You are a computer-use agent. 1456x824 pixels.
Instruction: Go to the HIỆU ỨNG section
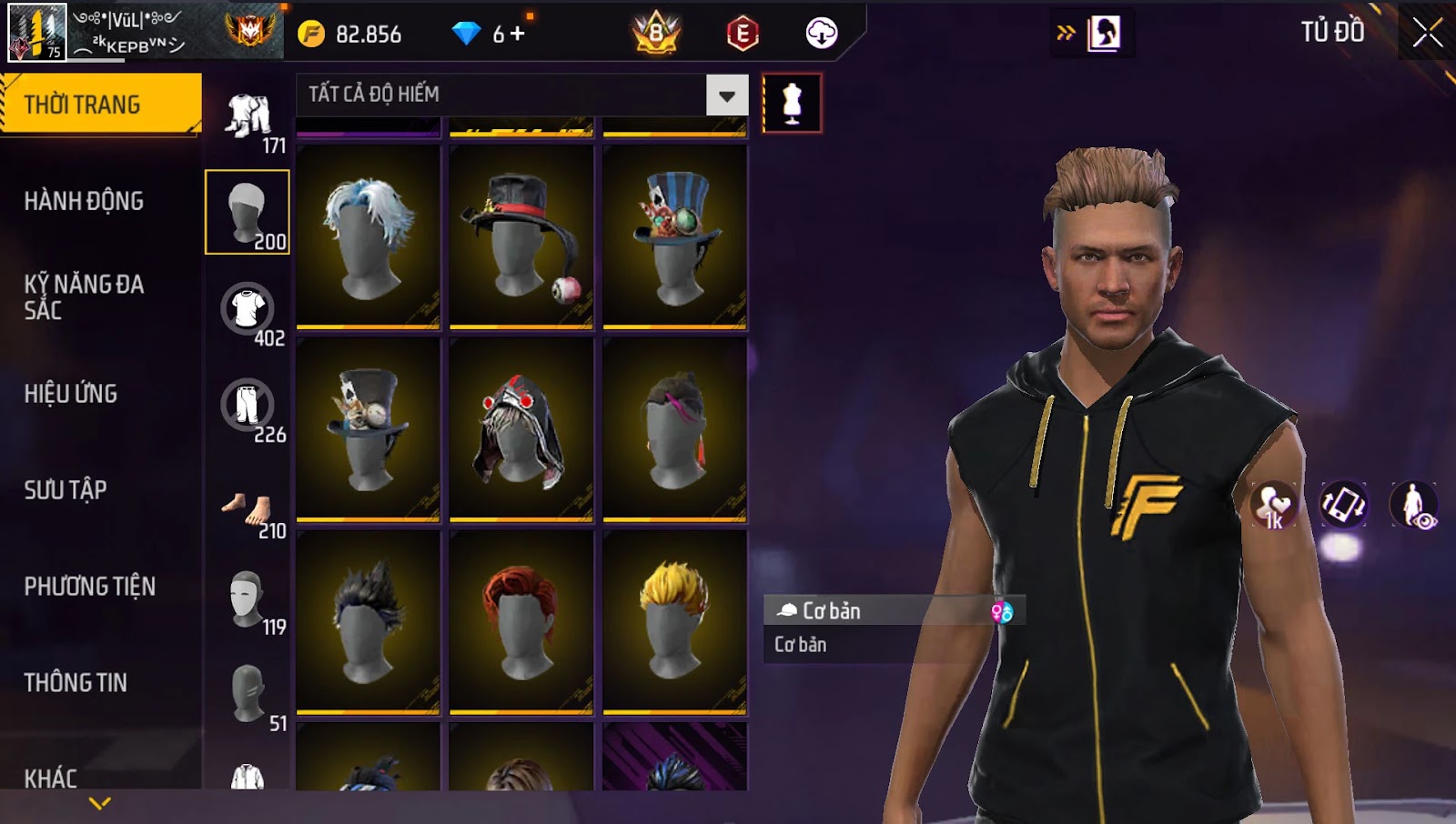[x=71, y=394]
